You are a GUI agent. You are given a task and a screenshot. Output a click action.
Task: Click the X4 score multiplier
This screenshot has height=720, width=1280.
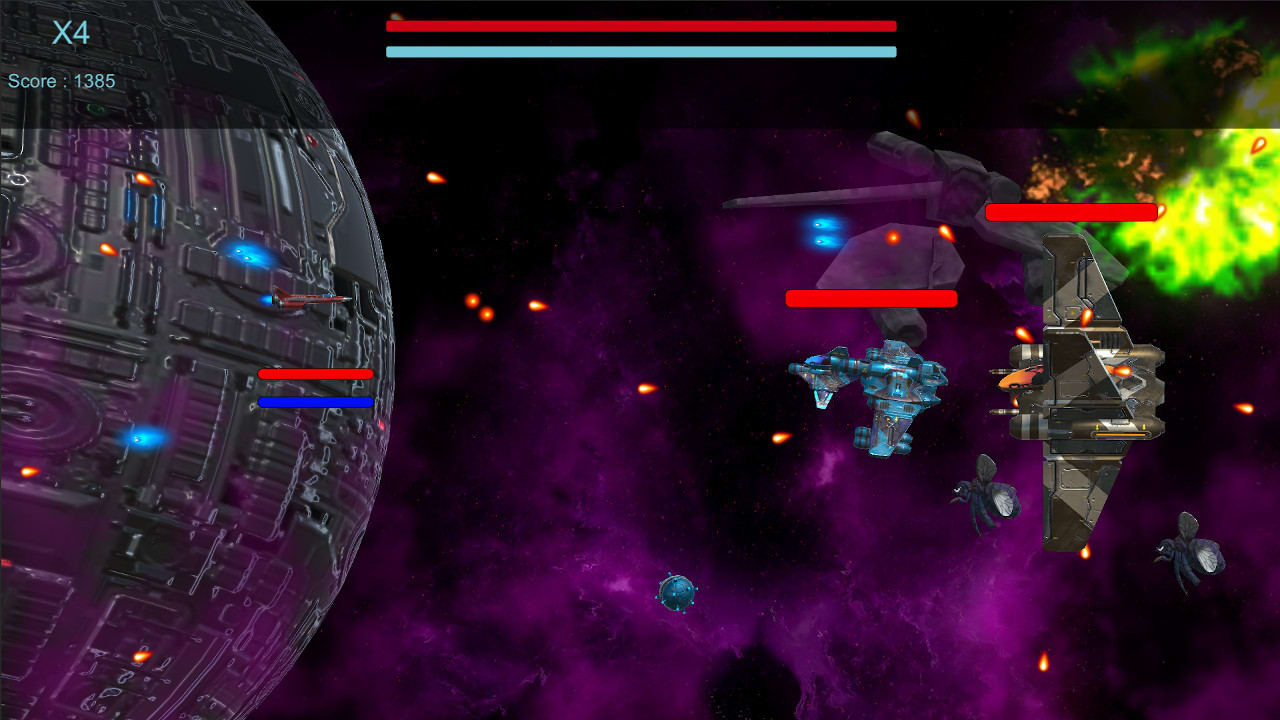coord(70,32)
